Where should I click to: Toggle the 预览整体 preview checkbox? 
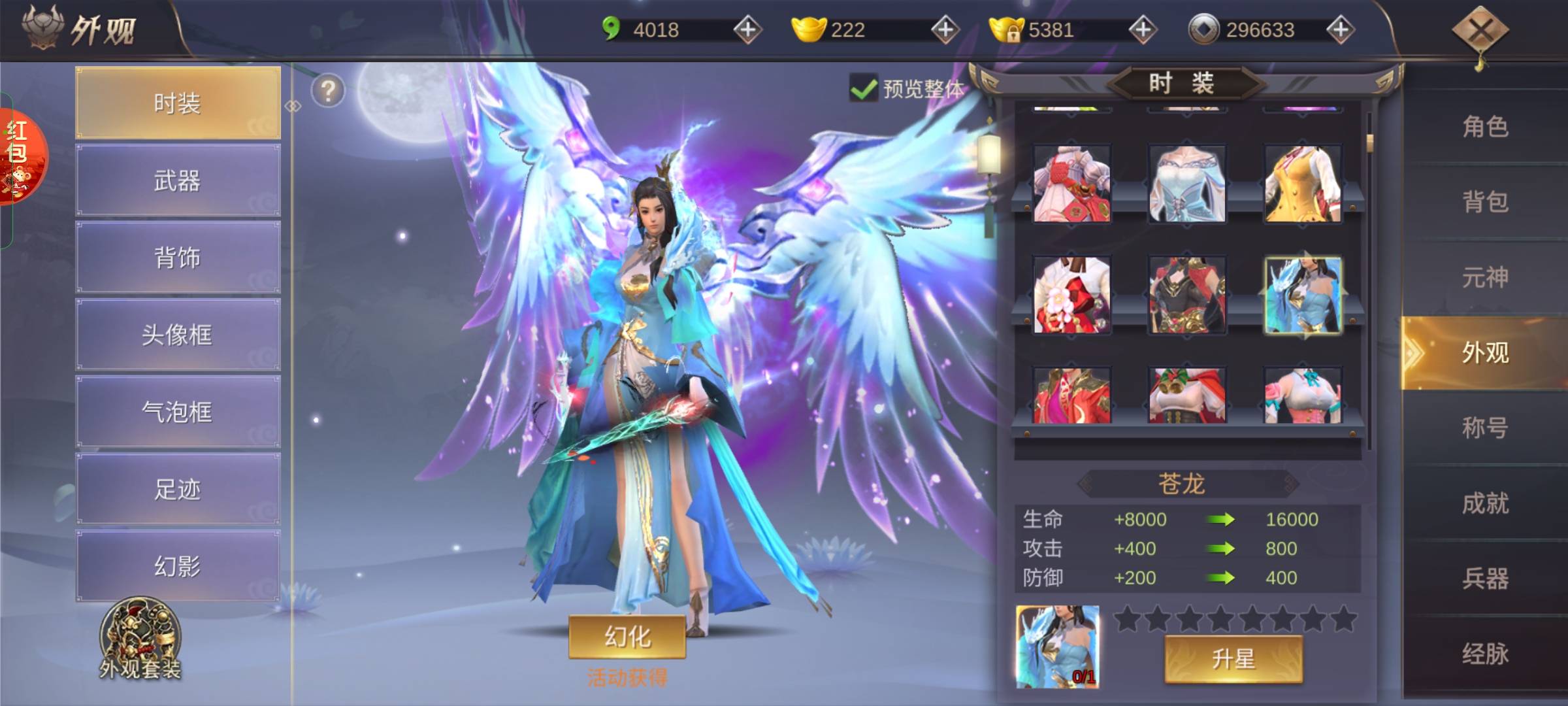[x=864, y=89]
